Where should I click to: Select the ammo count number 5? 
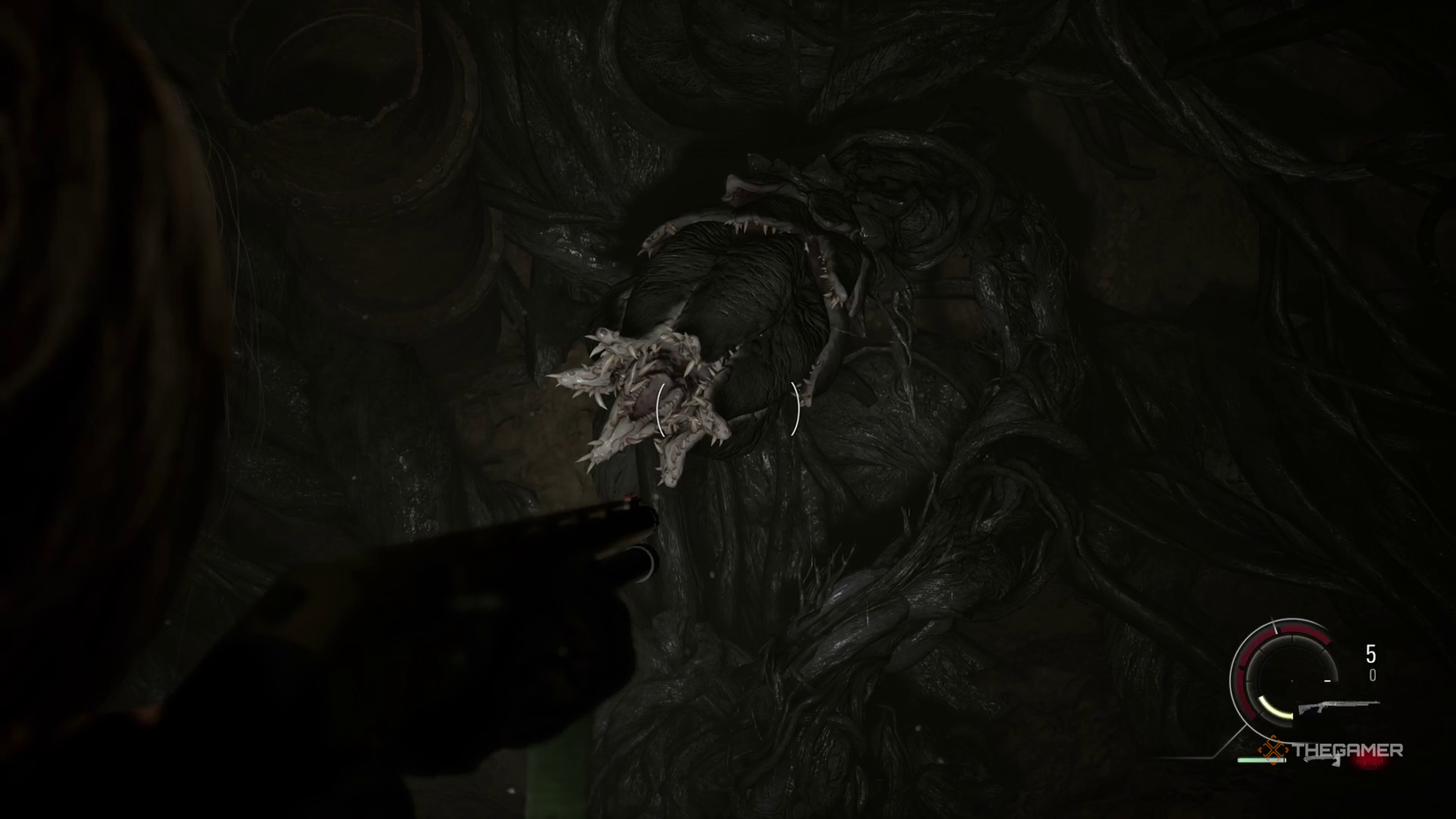(x=1371, y=652)
